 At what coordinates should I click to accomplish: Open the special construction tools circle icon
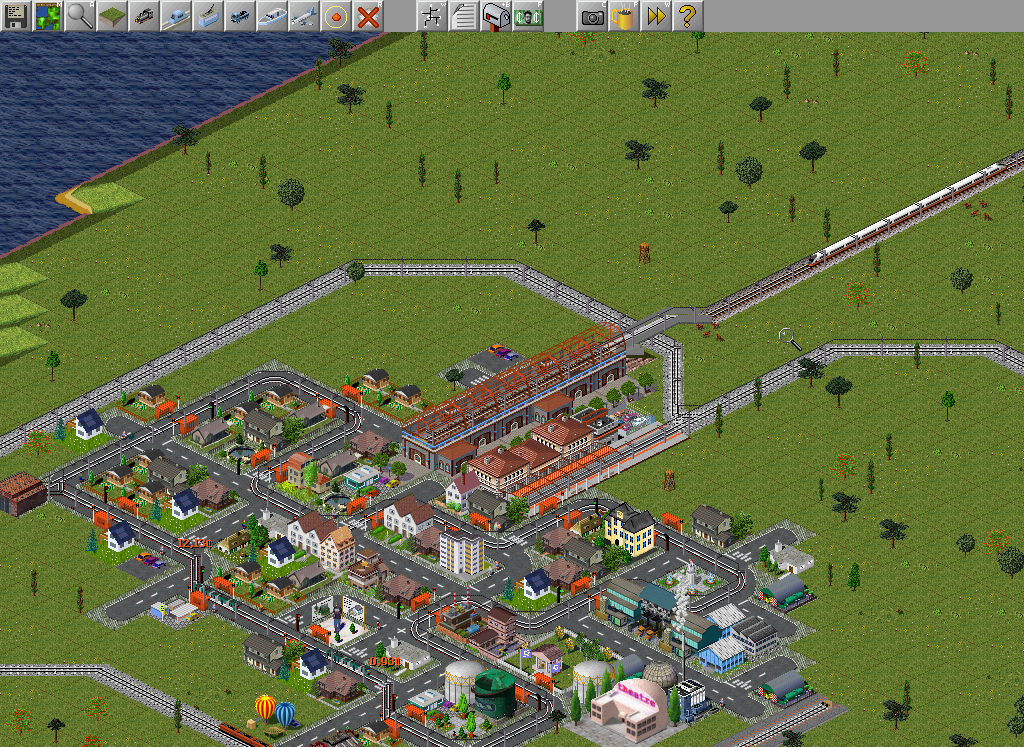(336, 16)
